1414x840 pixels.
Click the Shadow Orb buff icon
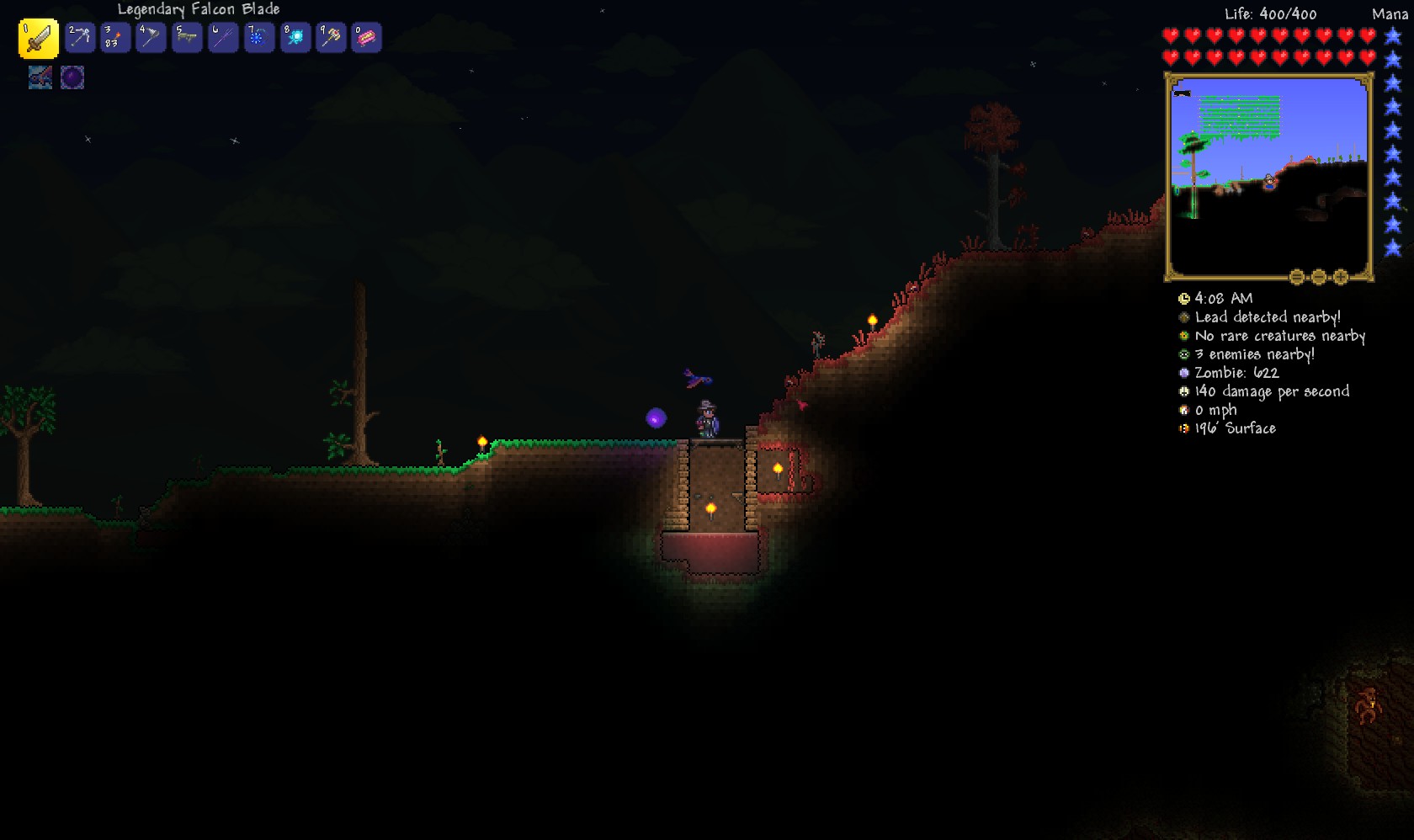pos(72,77)
